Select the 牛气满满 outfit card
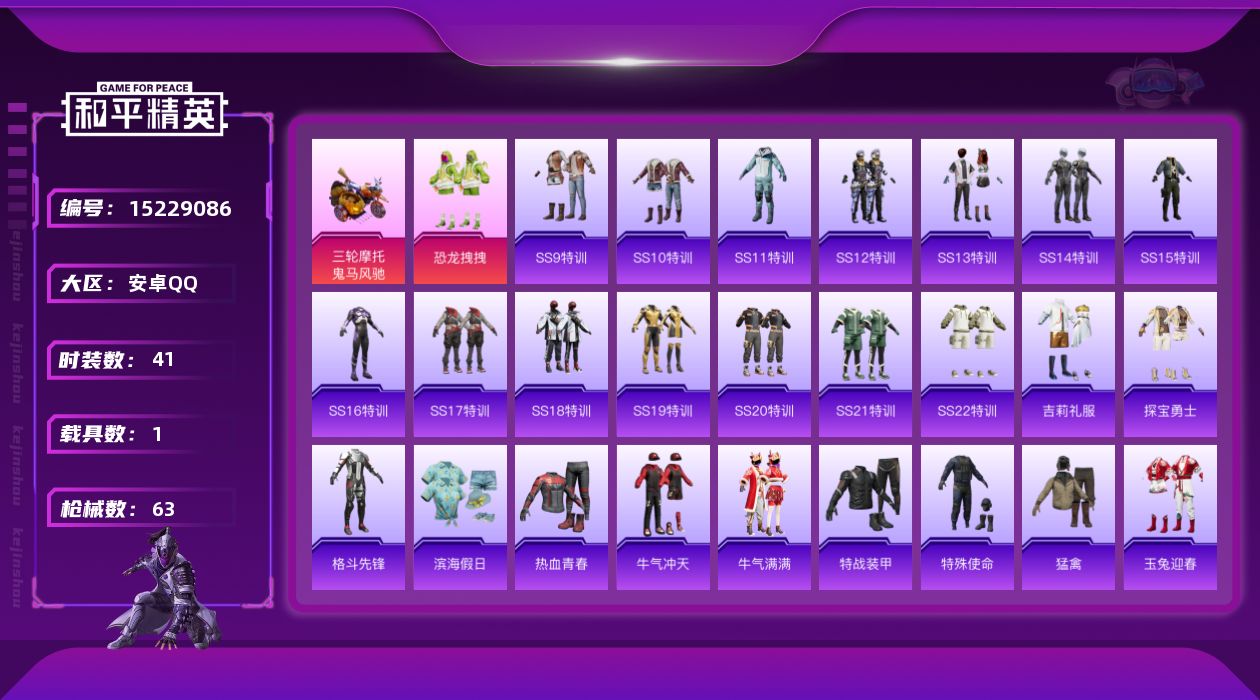The width and height of the screenshot is (1260, 700). click(x=764, y=517)
